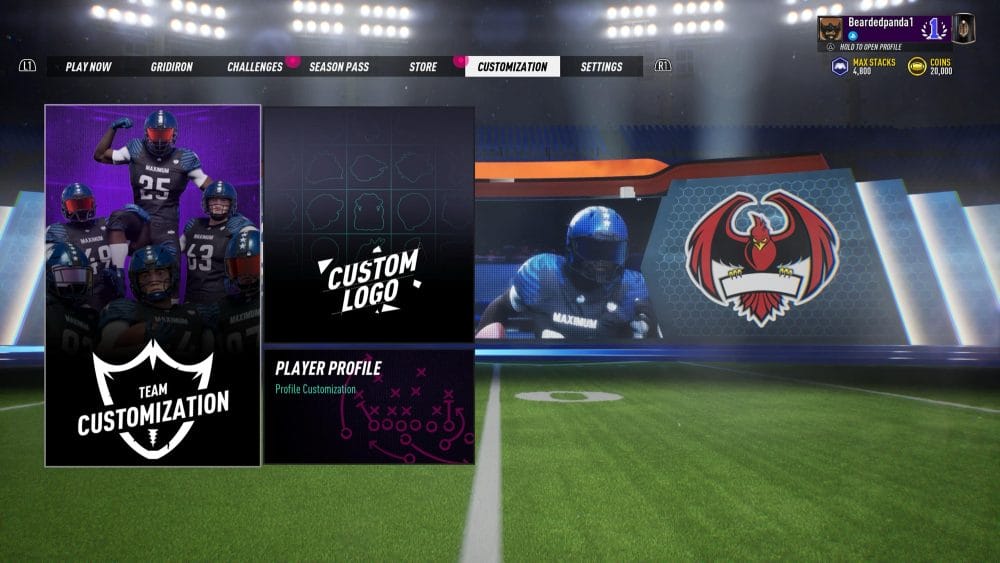Open the Team Customization tile

pos(153,285)
